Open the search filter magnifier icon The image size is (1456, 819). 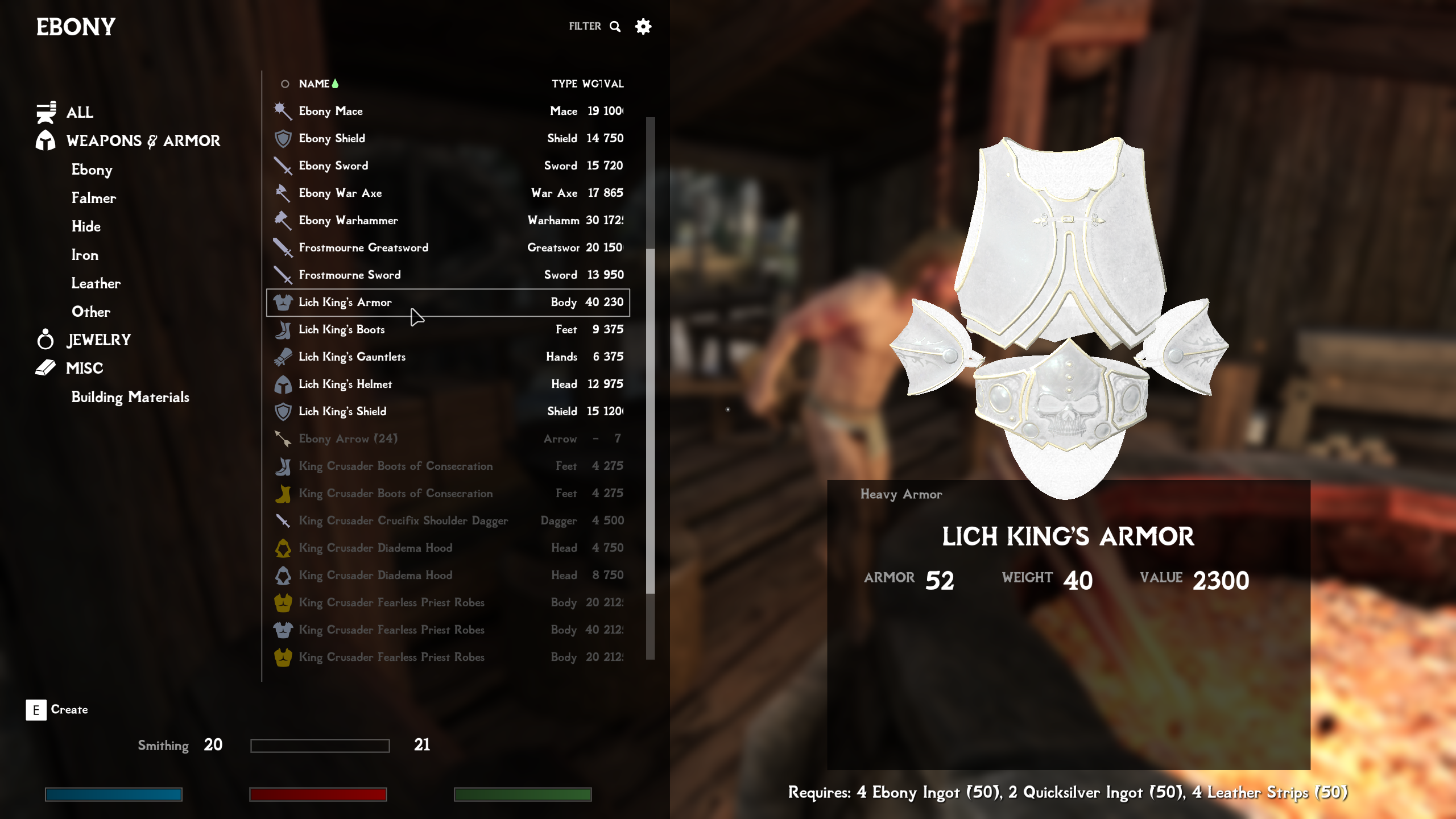pos(615,26)
